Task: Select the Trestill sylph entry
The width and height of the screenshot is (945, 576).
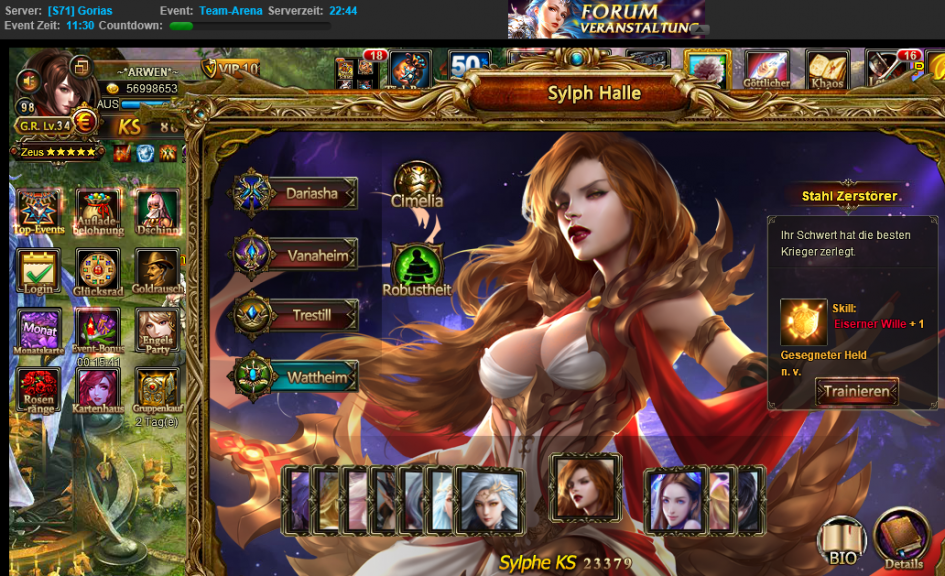Action: pyautogui.click(x=296, y=316)
